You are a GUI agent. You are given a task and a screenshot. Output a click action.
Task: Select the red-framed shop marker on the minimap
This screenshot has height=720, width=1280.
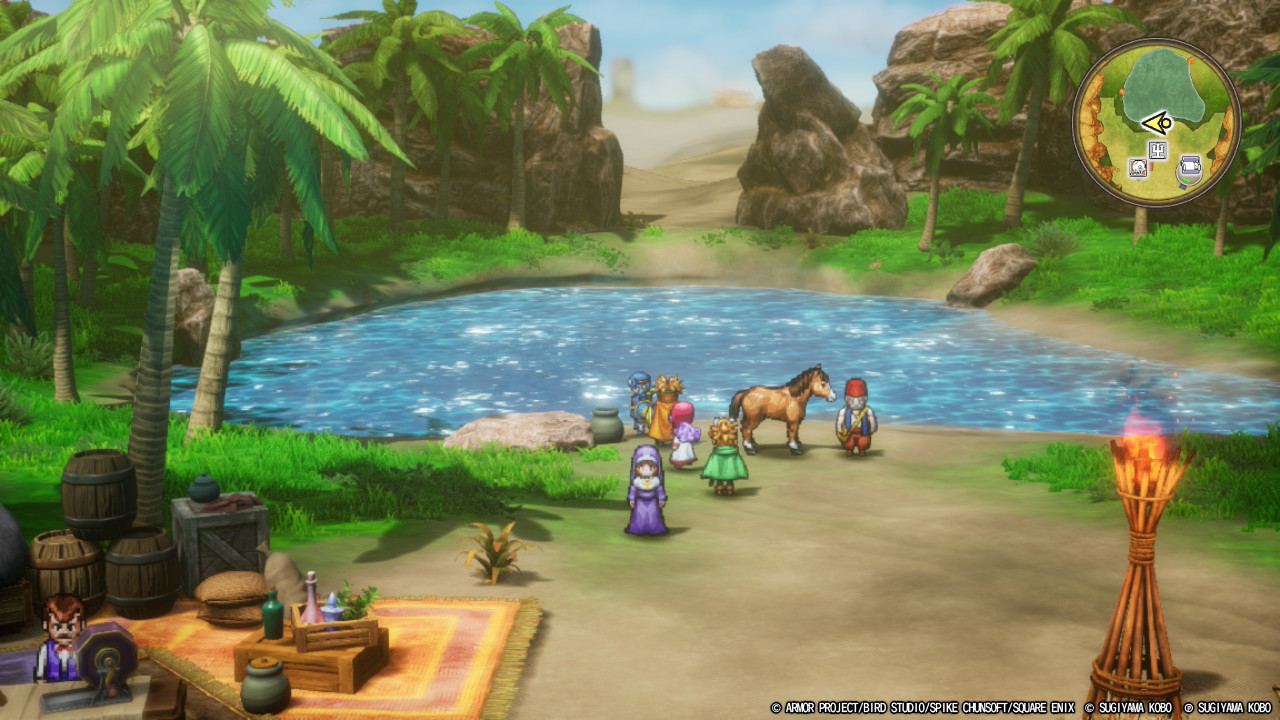(1138, 168)
